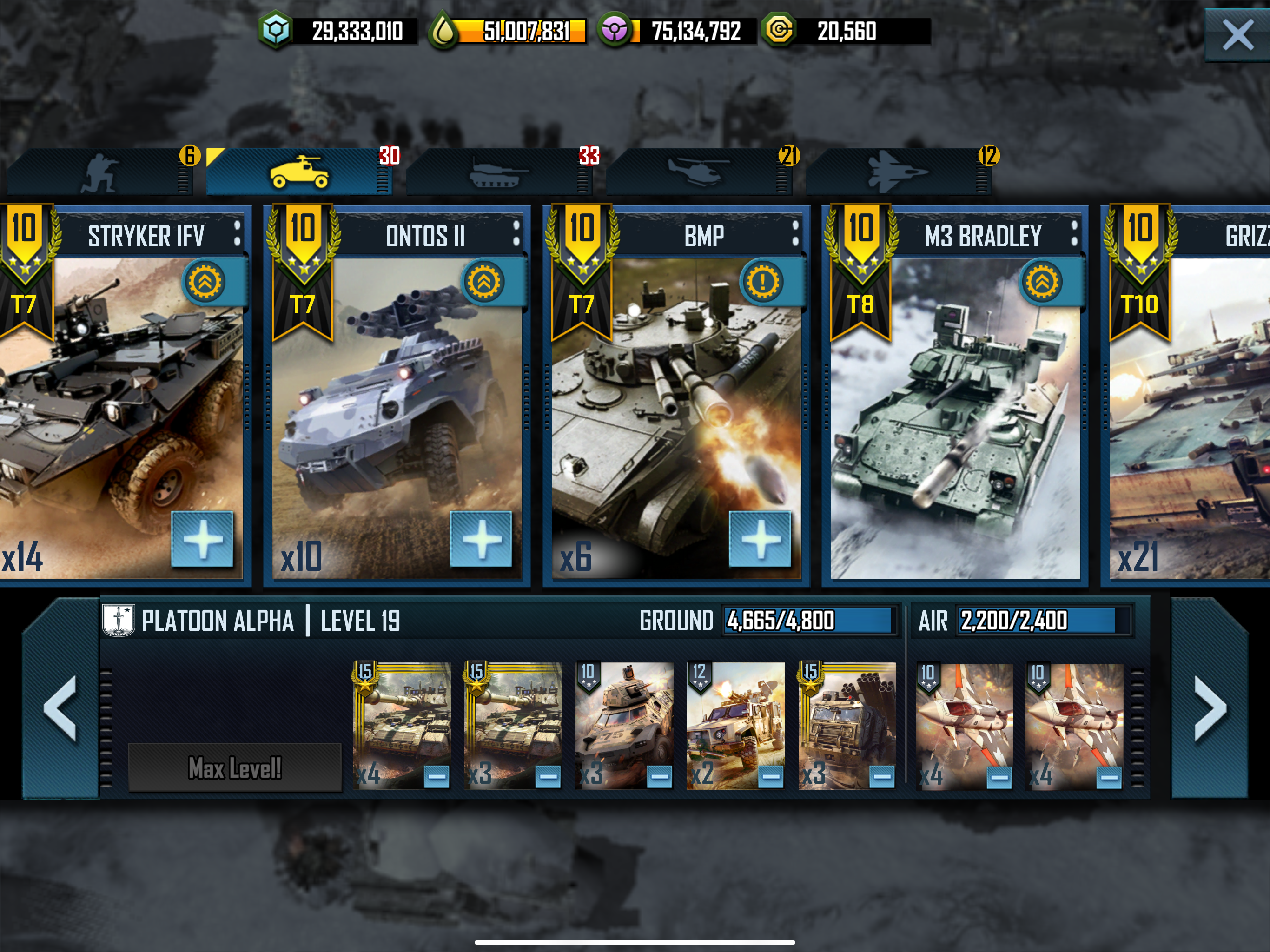Screen dimensions: 1270x952
Task: Tap the M3 Bradley upgrade gear icon
Action: pos(1042,281)
